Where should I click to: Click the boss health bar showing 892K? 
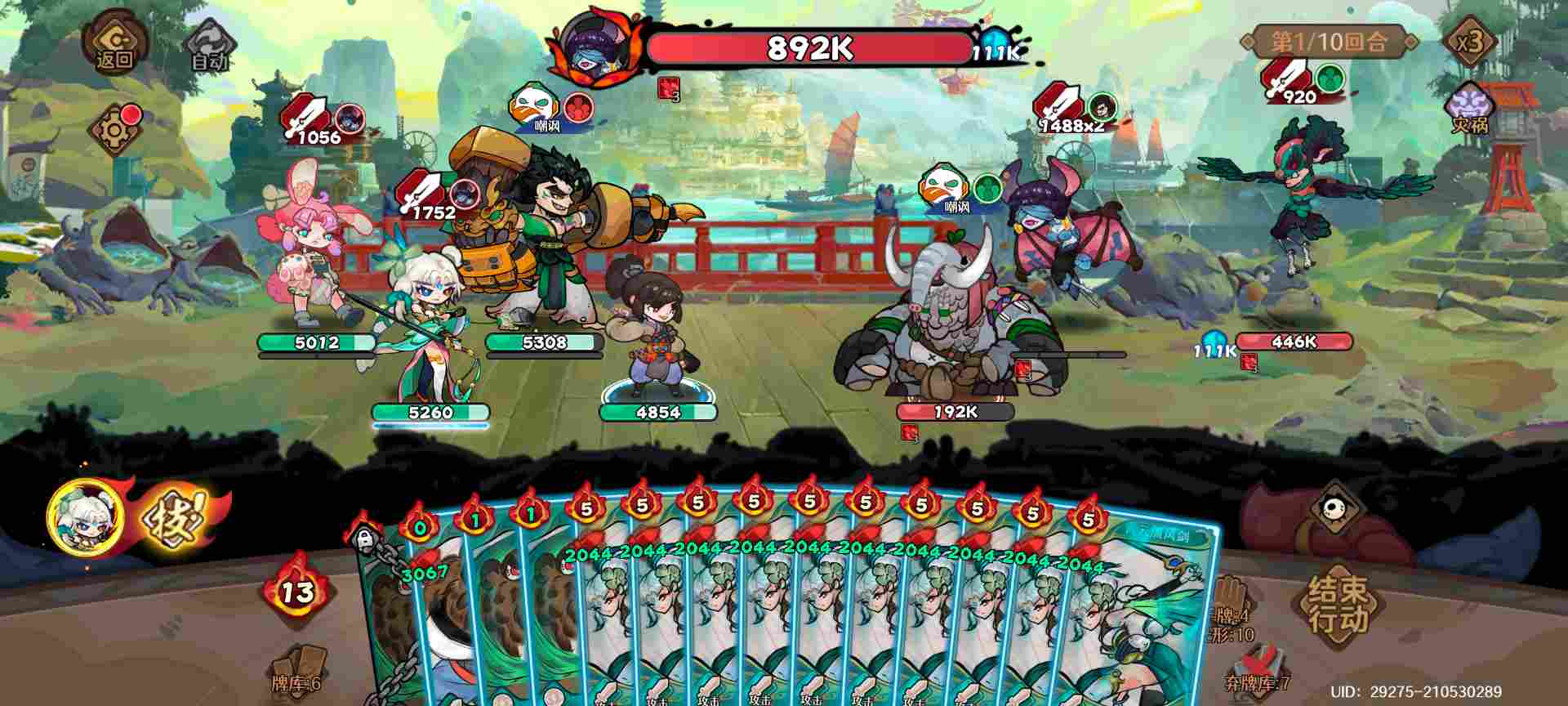click(x=808, y=49)
